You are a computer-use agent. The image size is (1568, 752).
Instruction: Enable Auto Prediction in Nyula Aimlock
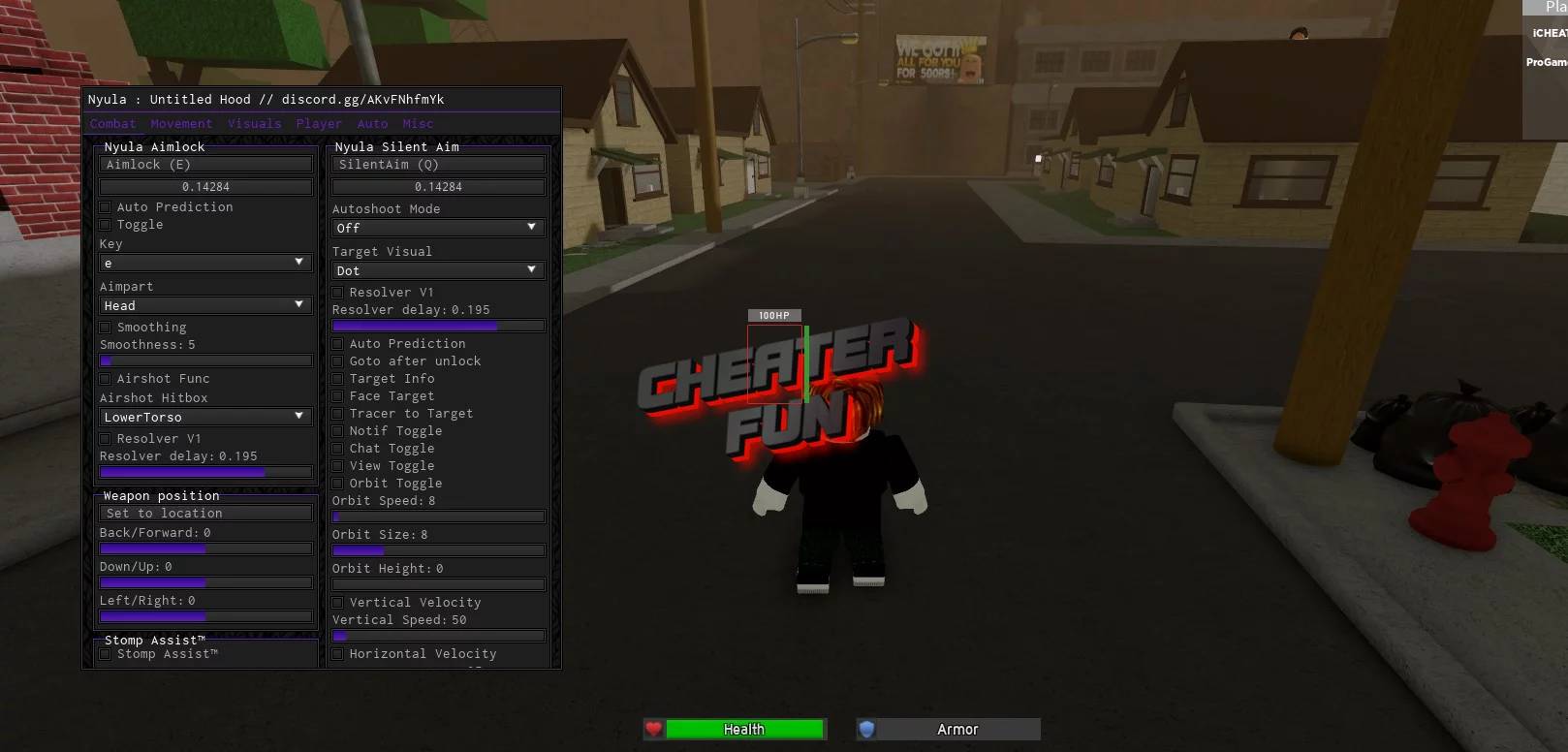pos(105,206)
